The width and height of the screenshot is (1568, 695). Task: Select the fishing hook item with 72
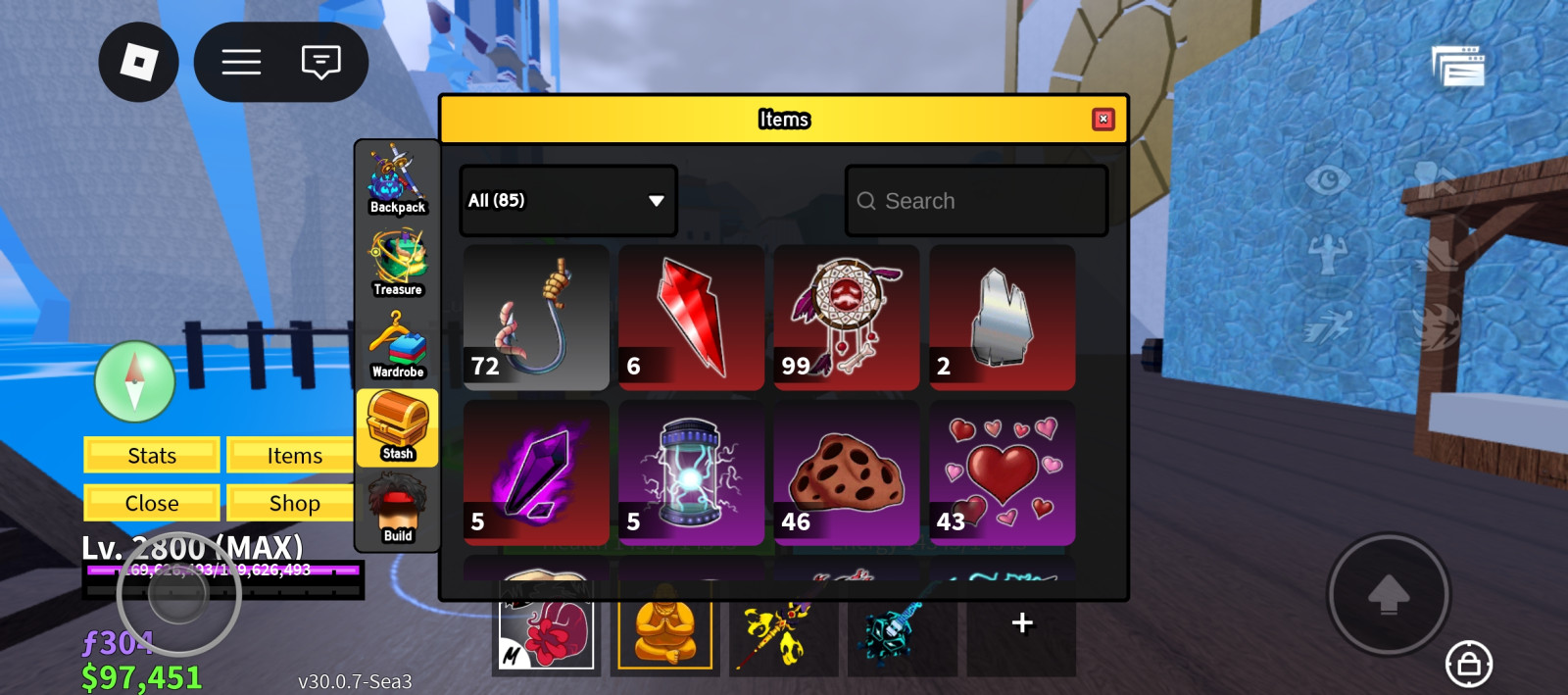pyautogui.click(x=536, y=318)
